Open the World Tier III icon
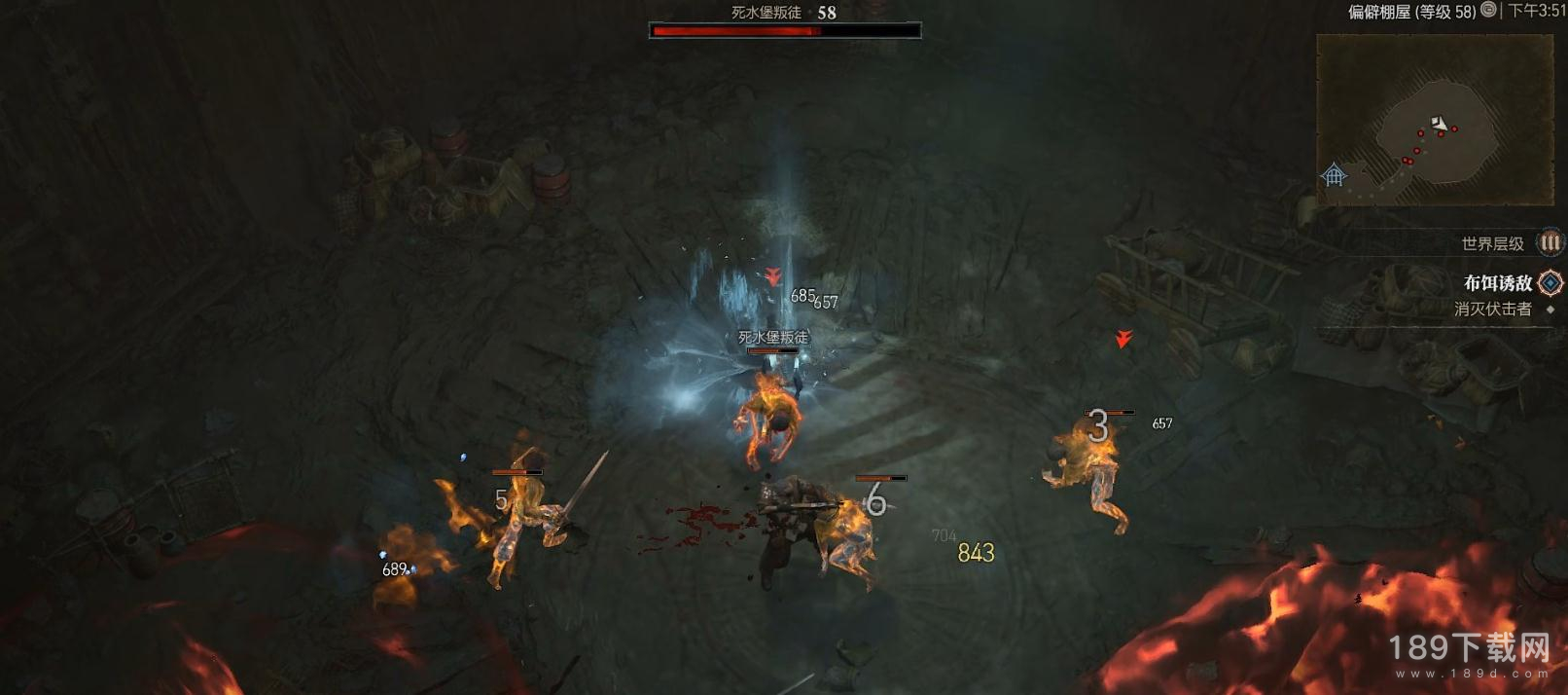 pyautogui.click(x=1550, y=242)
